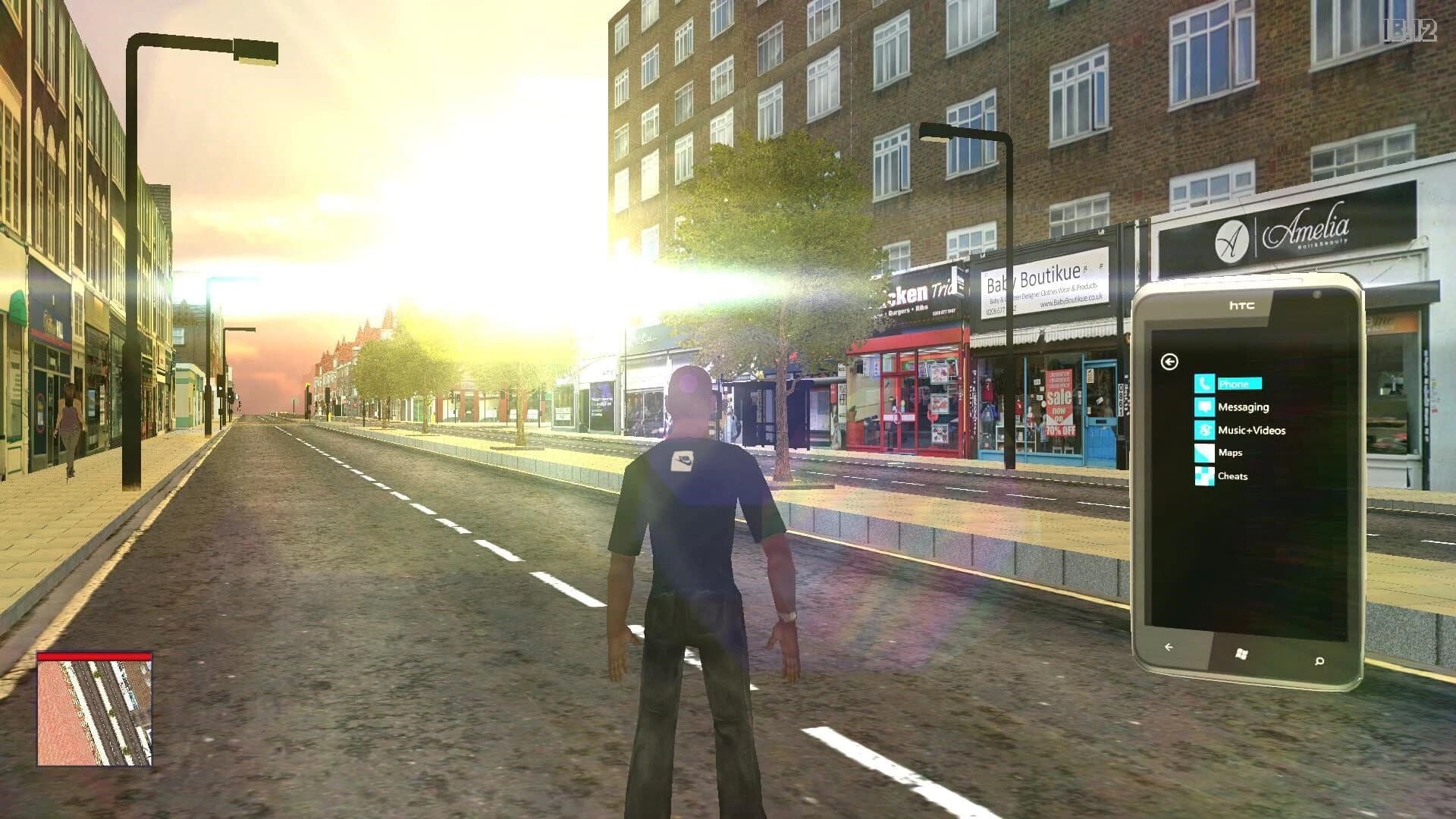Open the Maps icon on the phone
The height and width of the screenshot is (819, 1456).
[x=1206, y=453]
